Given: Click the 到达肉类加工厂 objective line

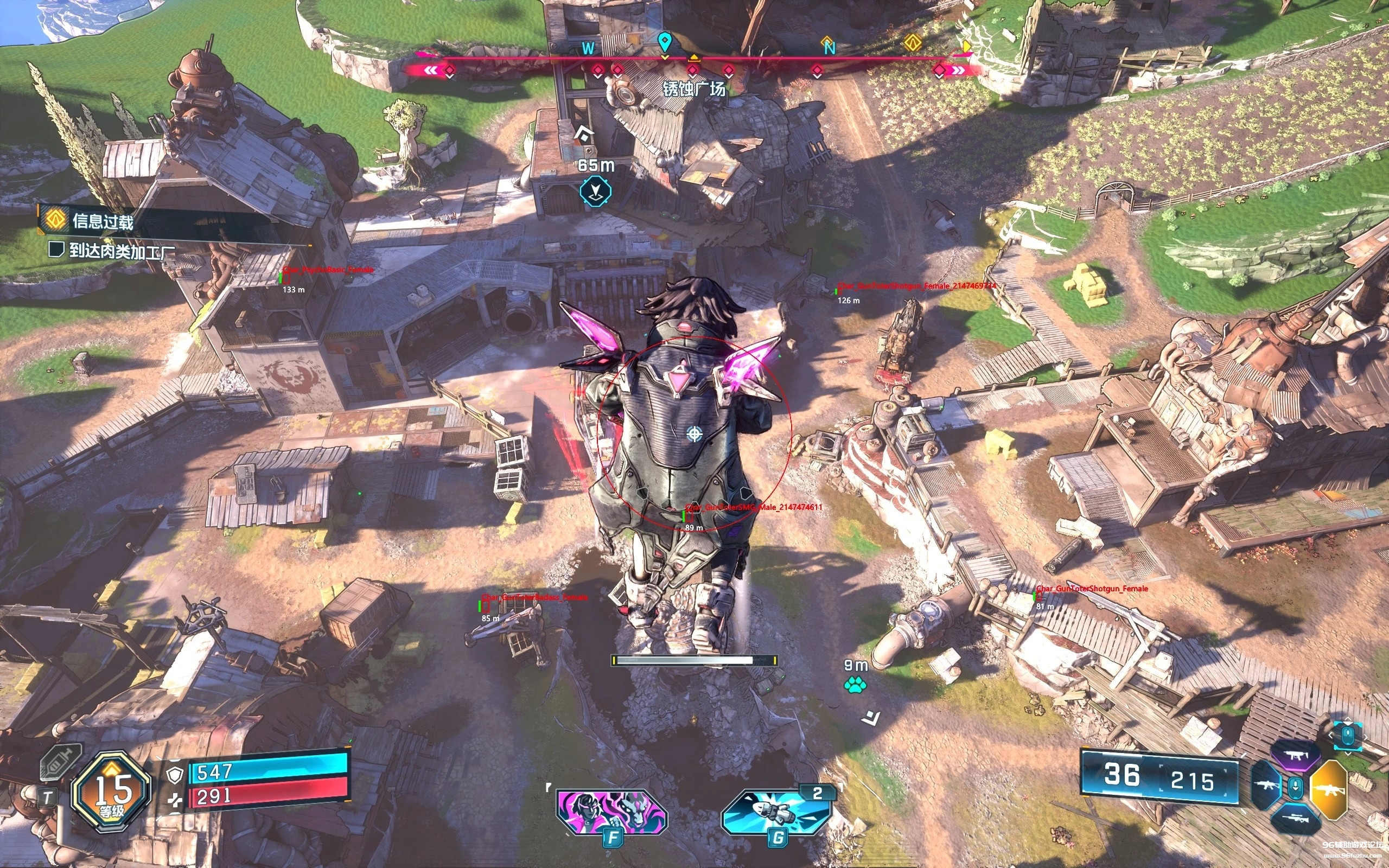Looking at the screenshot, I should [122, 251].
